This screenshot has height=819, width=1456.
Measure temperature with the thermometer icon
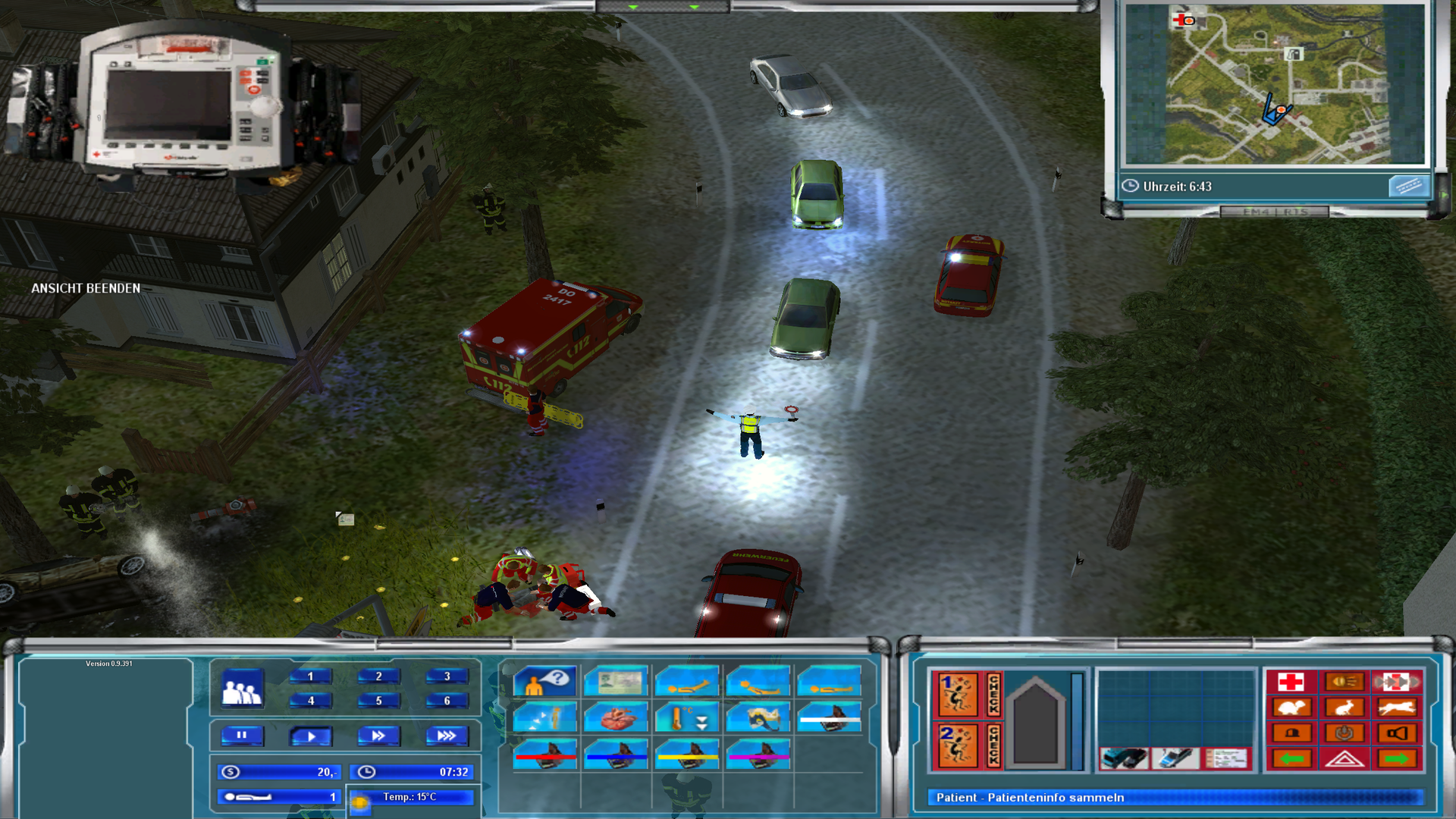687,717
